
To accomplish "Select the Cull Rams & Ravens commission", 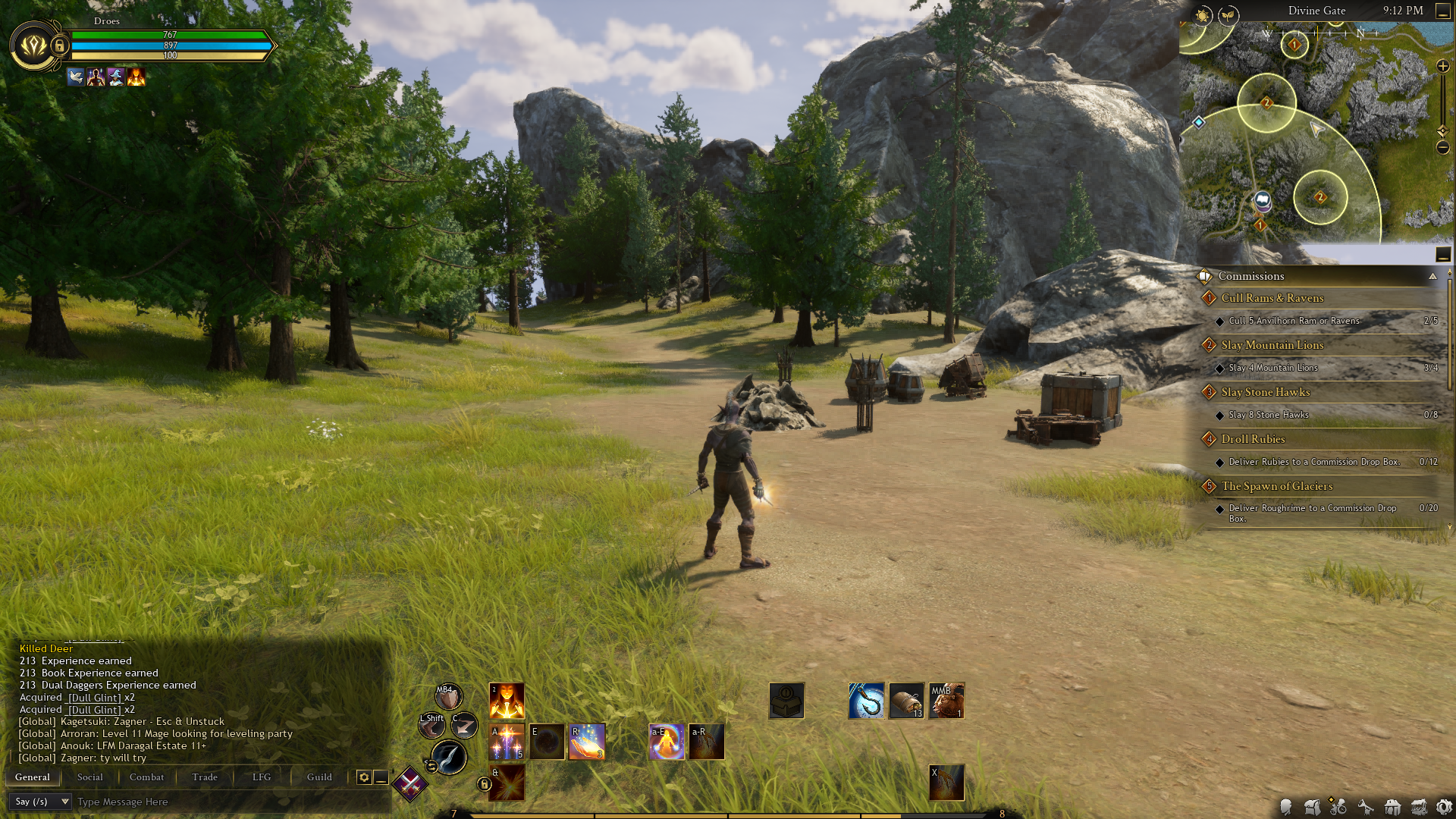I will pos(1272,298).
